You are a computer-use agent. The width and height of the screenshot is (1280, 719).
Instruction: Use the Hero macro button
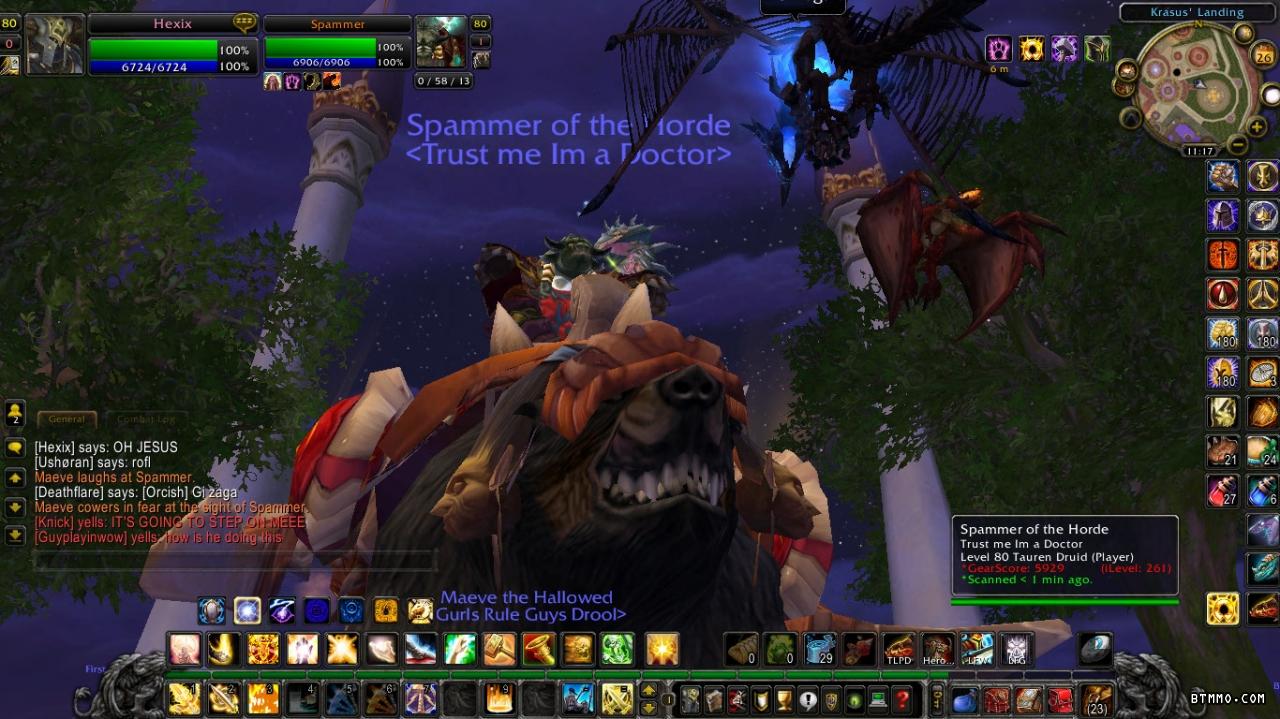coord(937,649)
